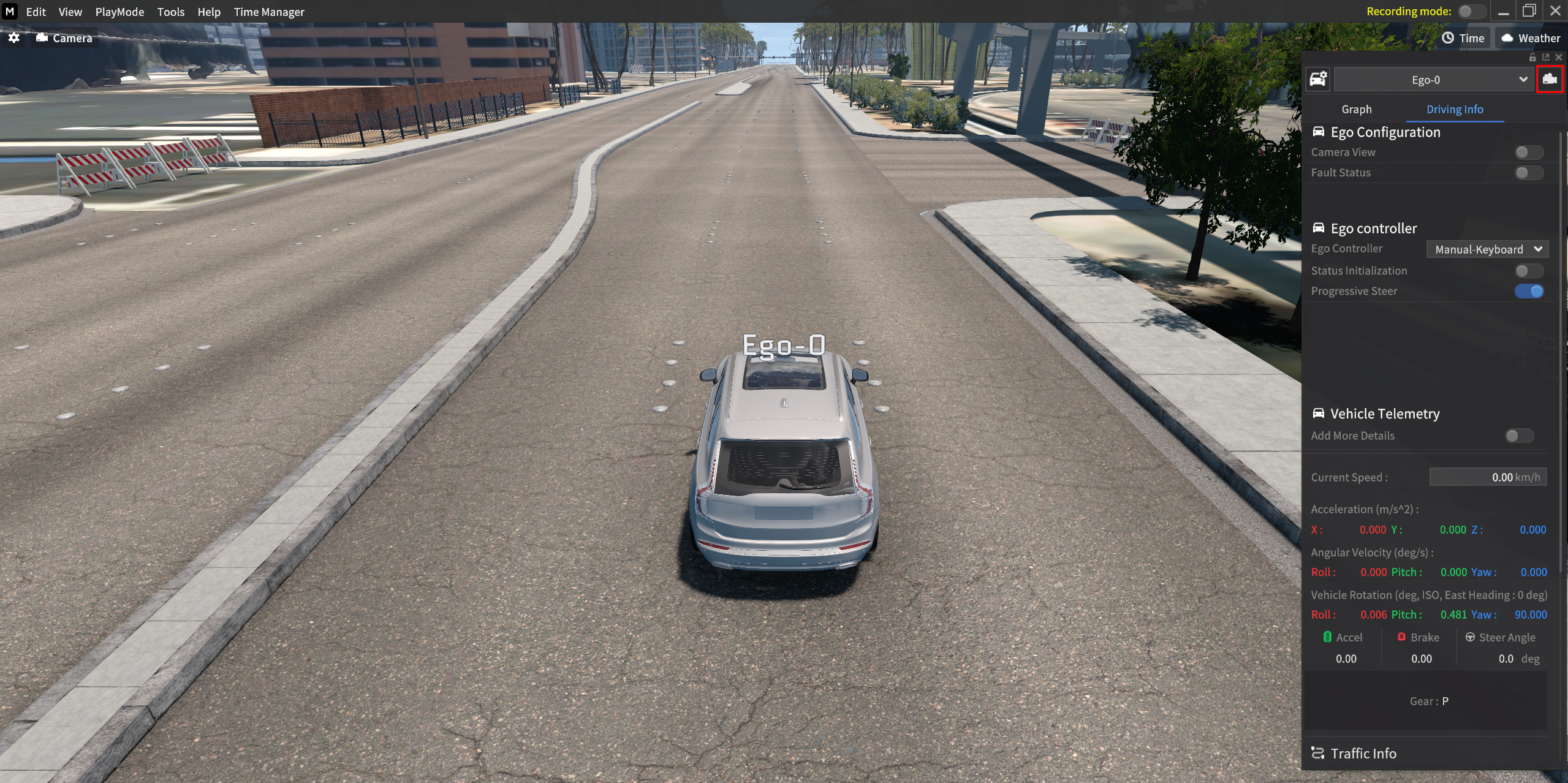Open the Time panel
The width and height of the screenshot is (1568, 783).
(1463, 38)
